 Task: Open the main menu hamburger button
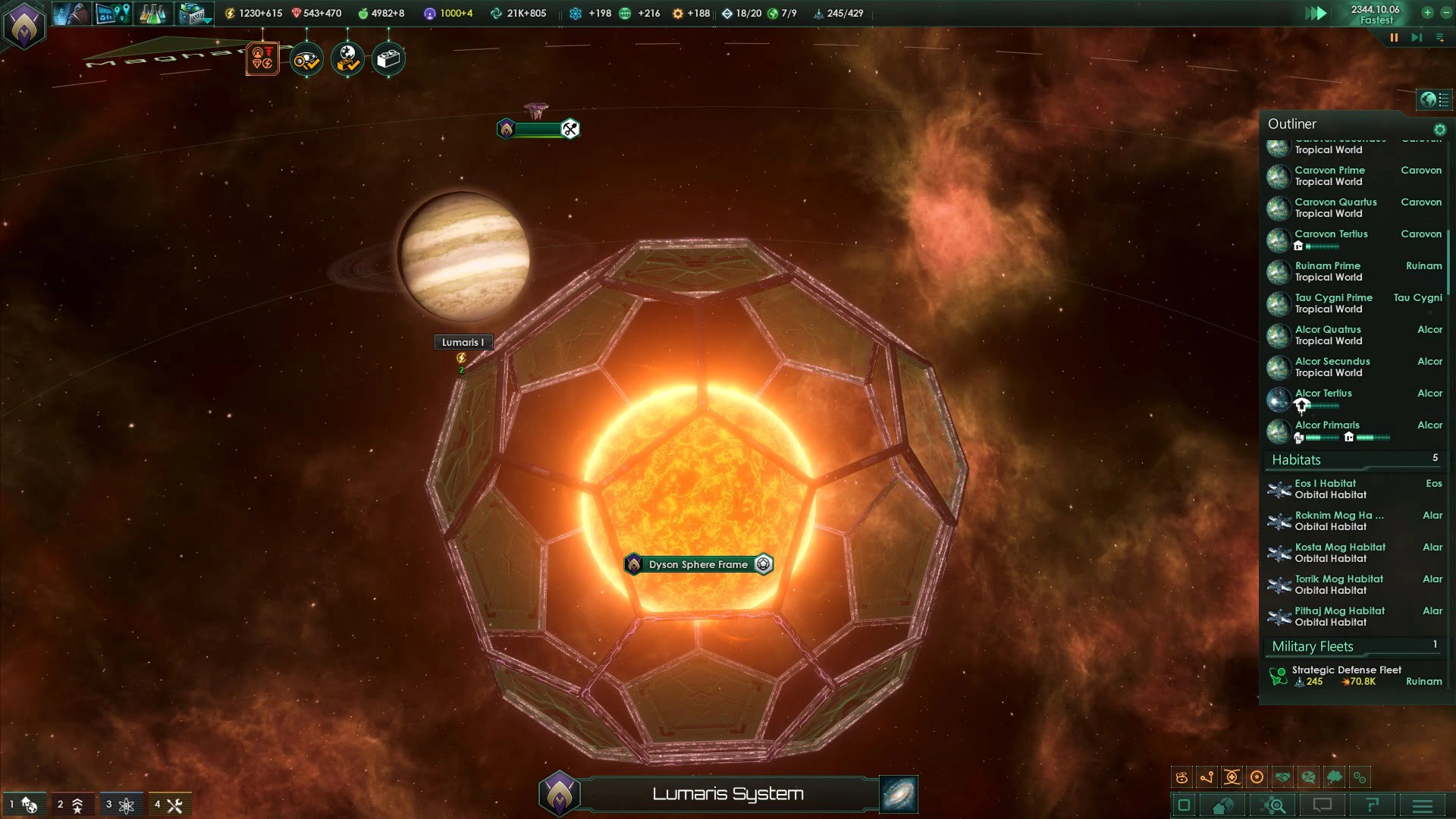[x=1423, y=805]
